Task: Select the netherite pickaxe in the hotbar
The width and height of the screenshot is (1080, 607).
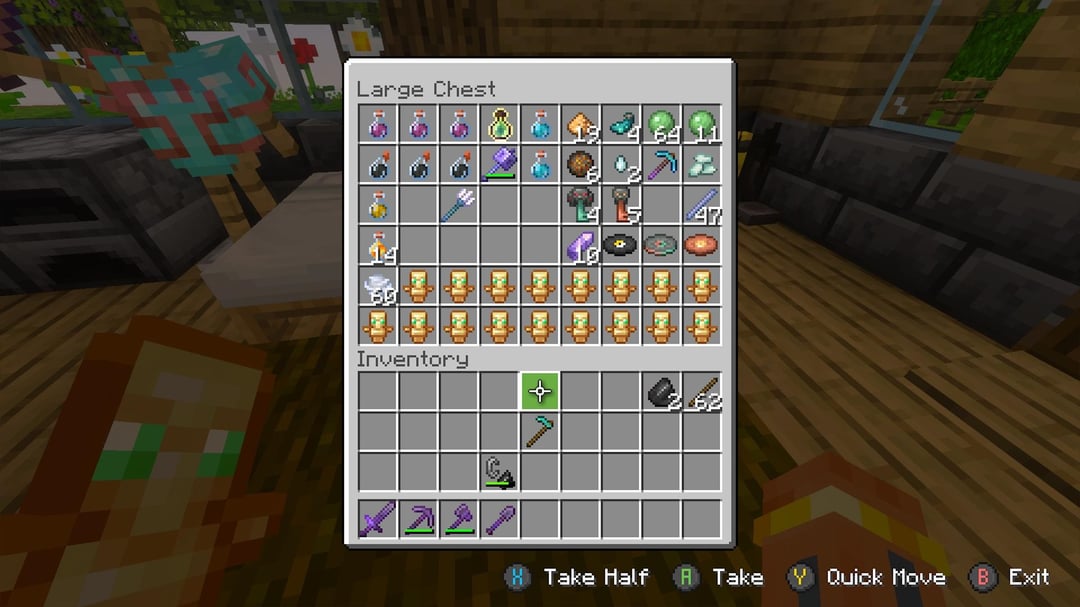Action: (x=418, y=519)
